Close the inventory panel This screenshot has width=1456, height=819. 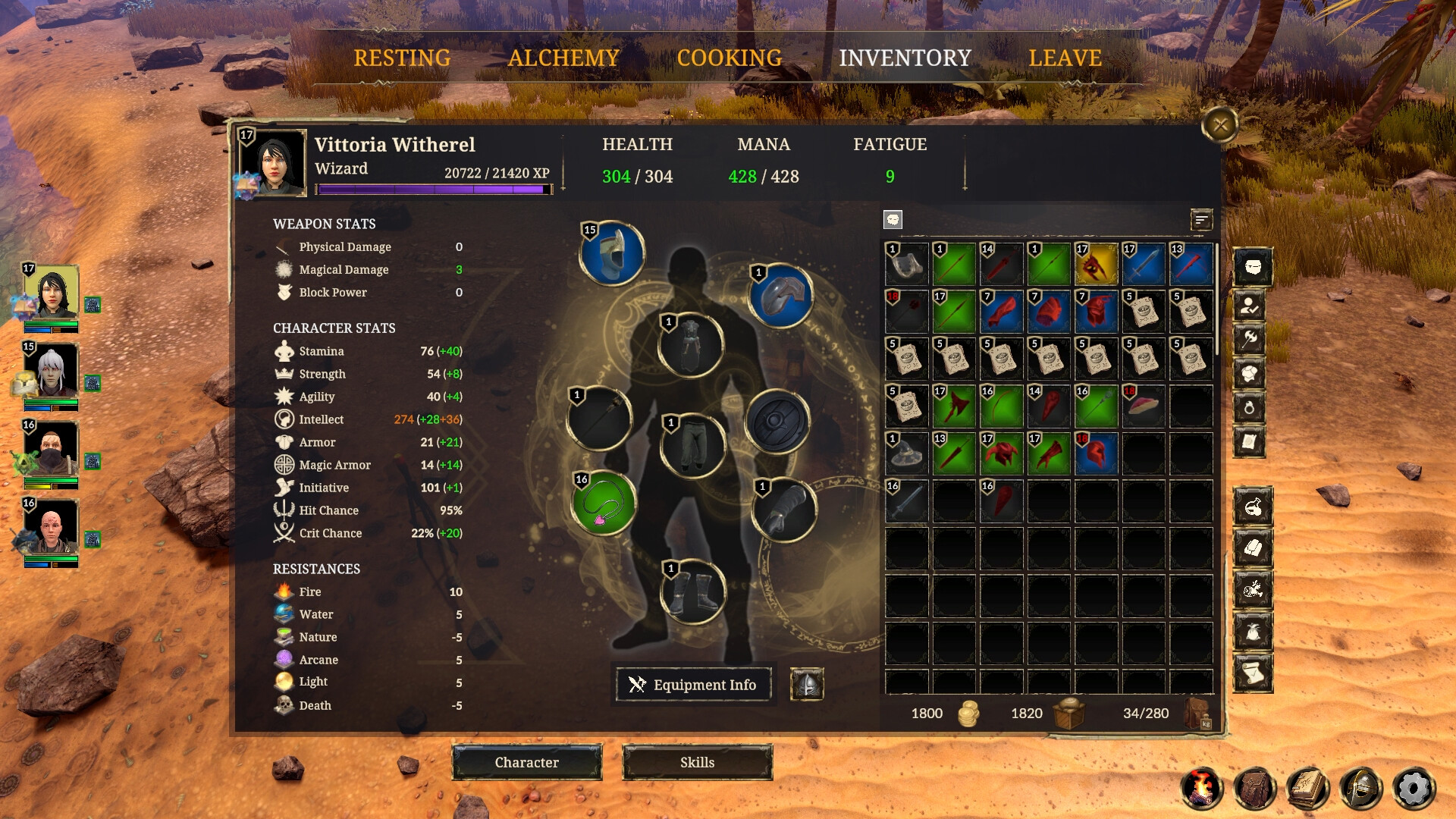[1220, 125]
